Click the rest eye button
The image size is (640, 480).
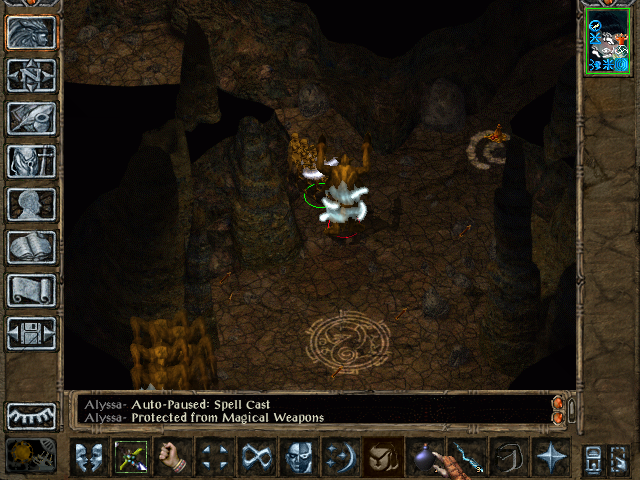(x=31, y=415)
